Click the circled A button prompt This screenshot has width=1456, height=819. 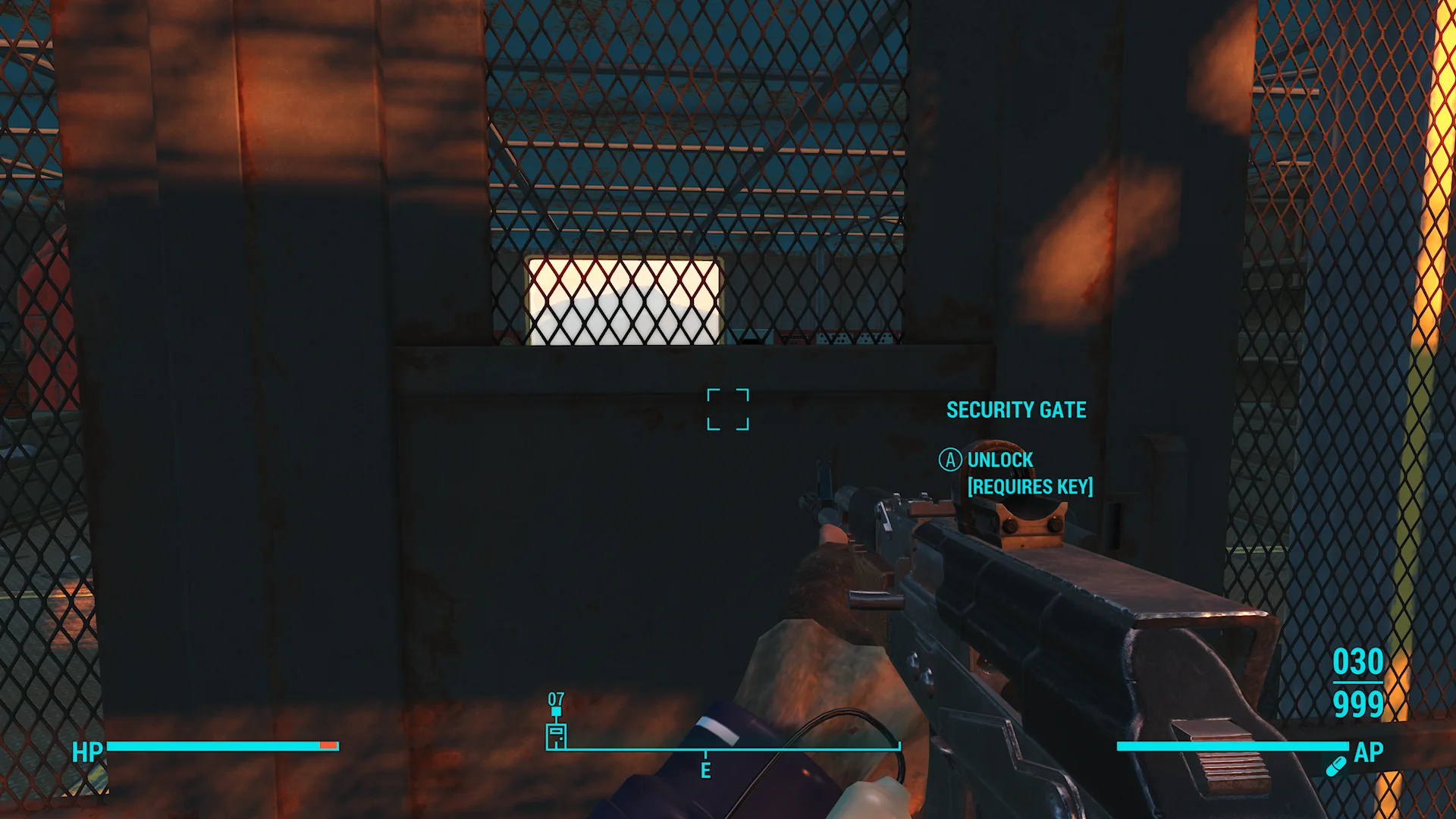coord(949,460)
